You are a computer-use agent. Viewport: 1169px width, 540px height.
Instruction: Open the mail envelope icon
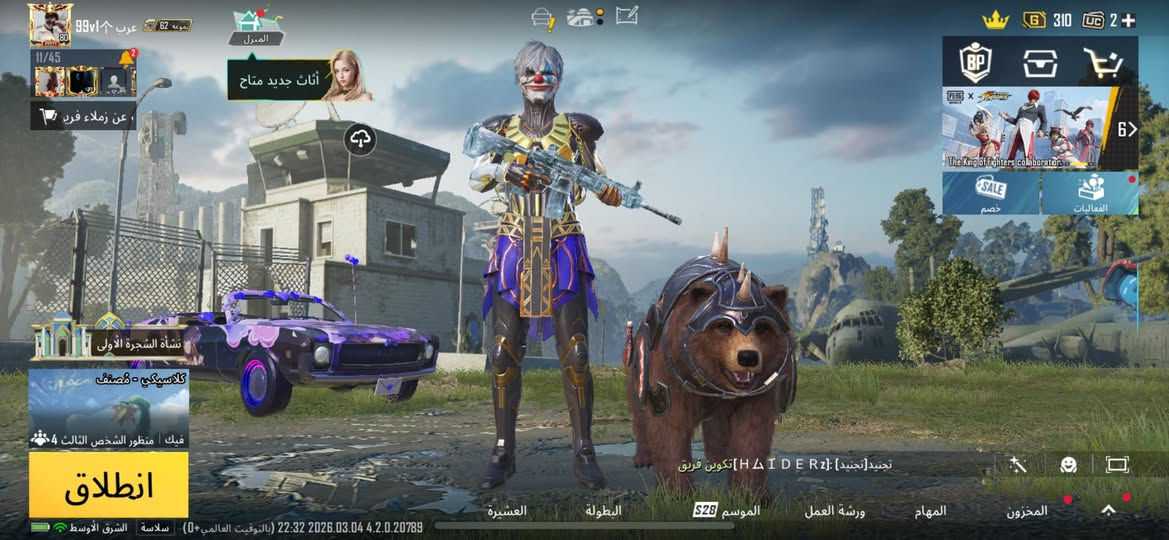click(x=627, y=16)
